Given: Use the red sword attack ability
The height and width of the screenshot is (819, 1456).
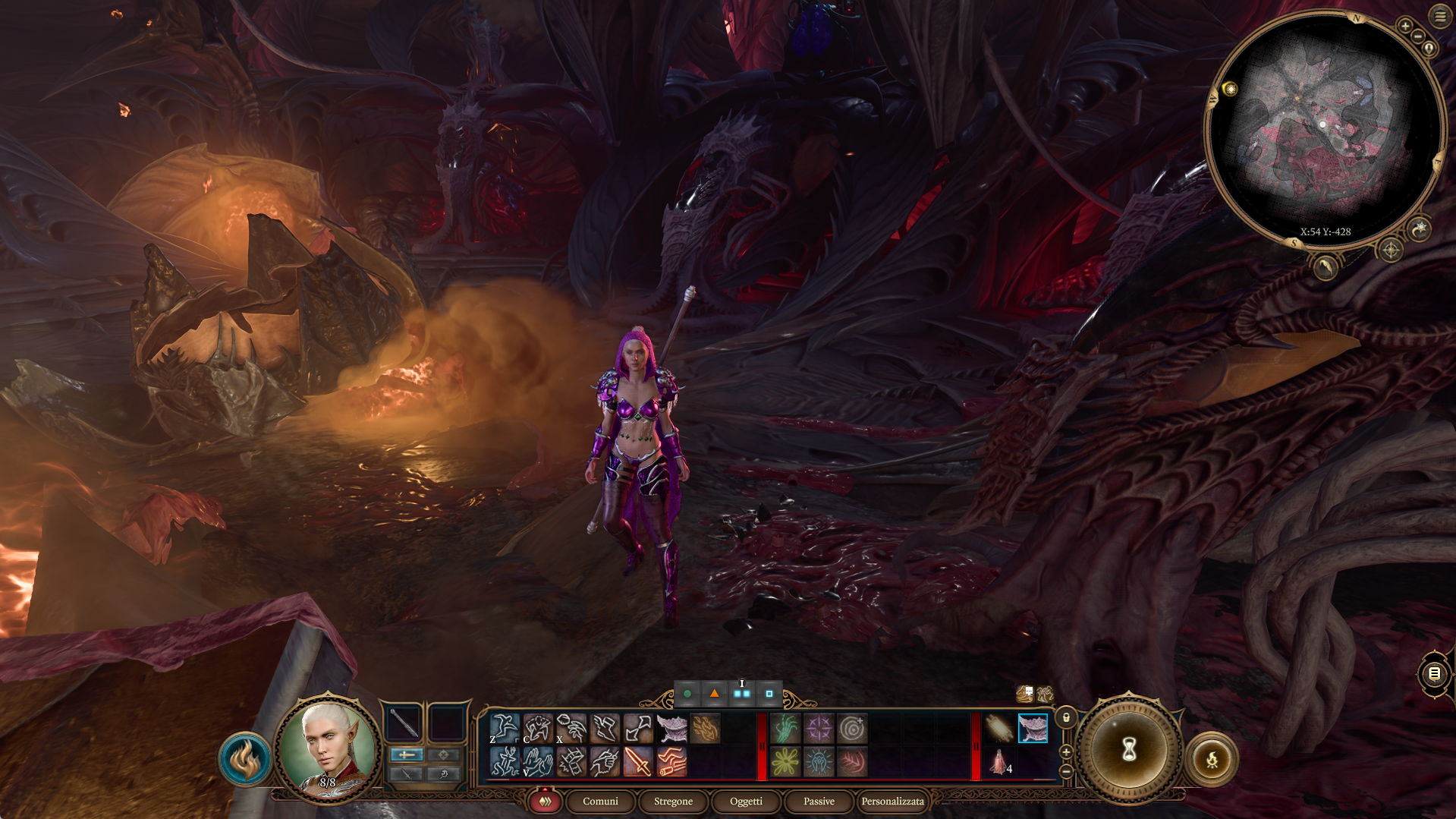Looking at the screenshot, I should point(638,761).
